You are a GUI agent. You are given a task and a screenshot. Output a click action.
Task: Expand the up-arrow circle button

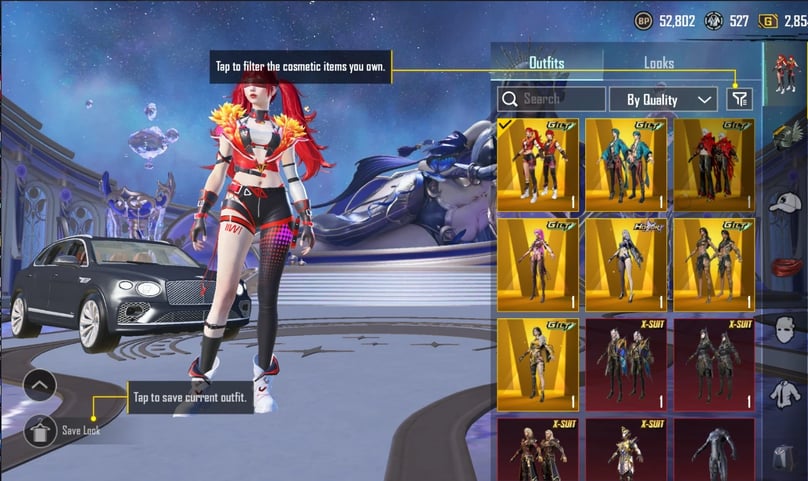(x=40, y=384)
